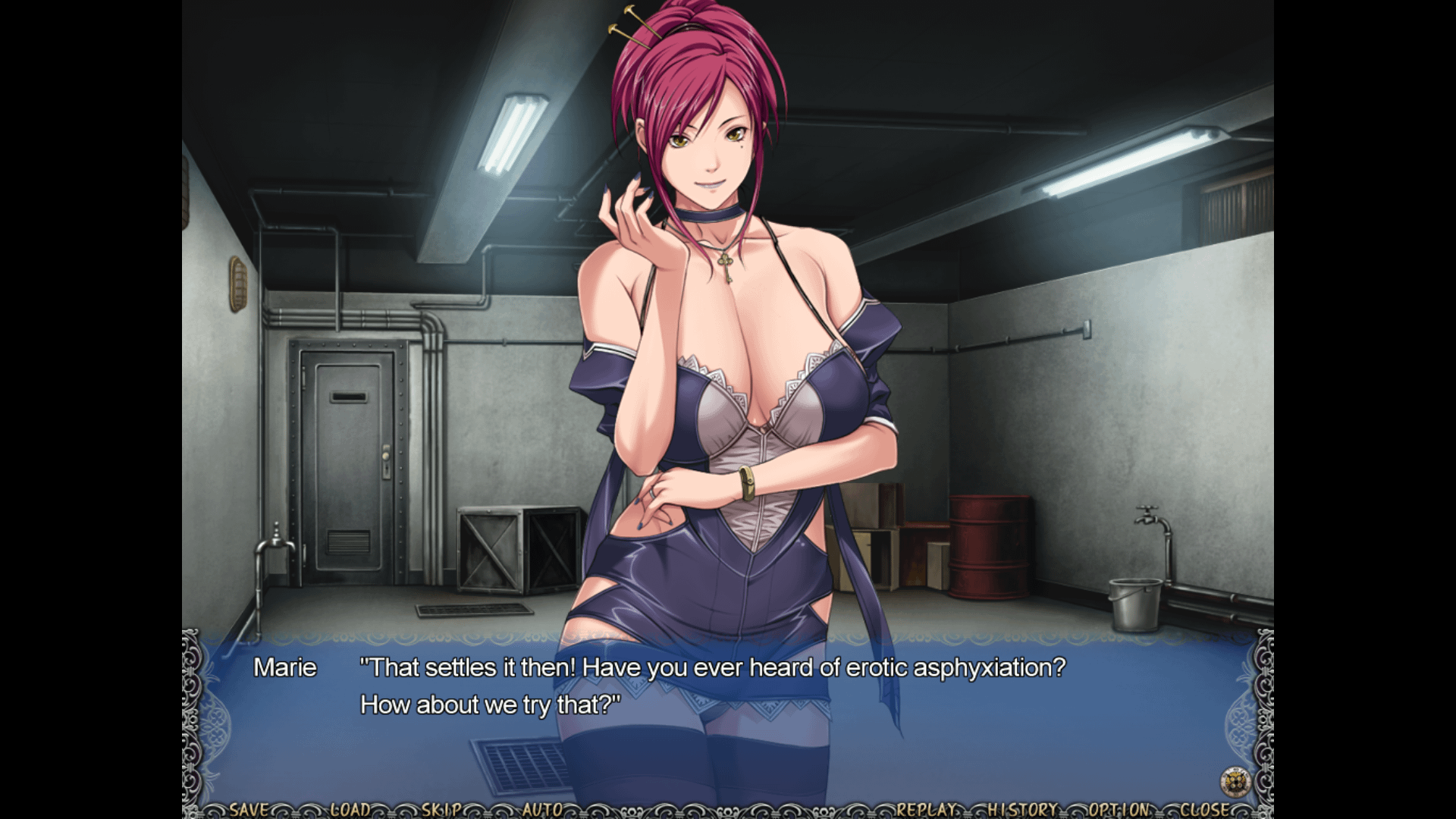
Task: Open the Load menu
Action: [350, 809]
